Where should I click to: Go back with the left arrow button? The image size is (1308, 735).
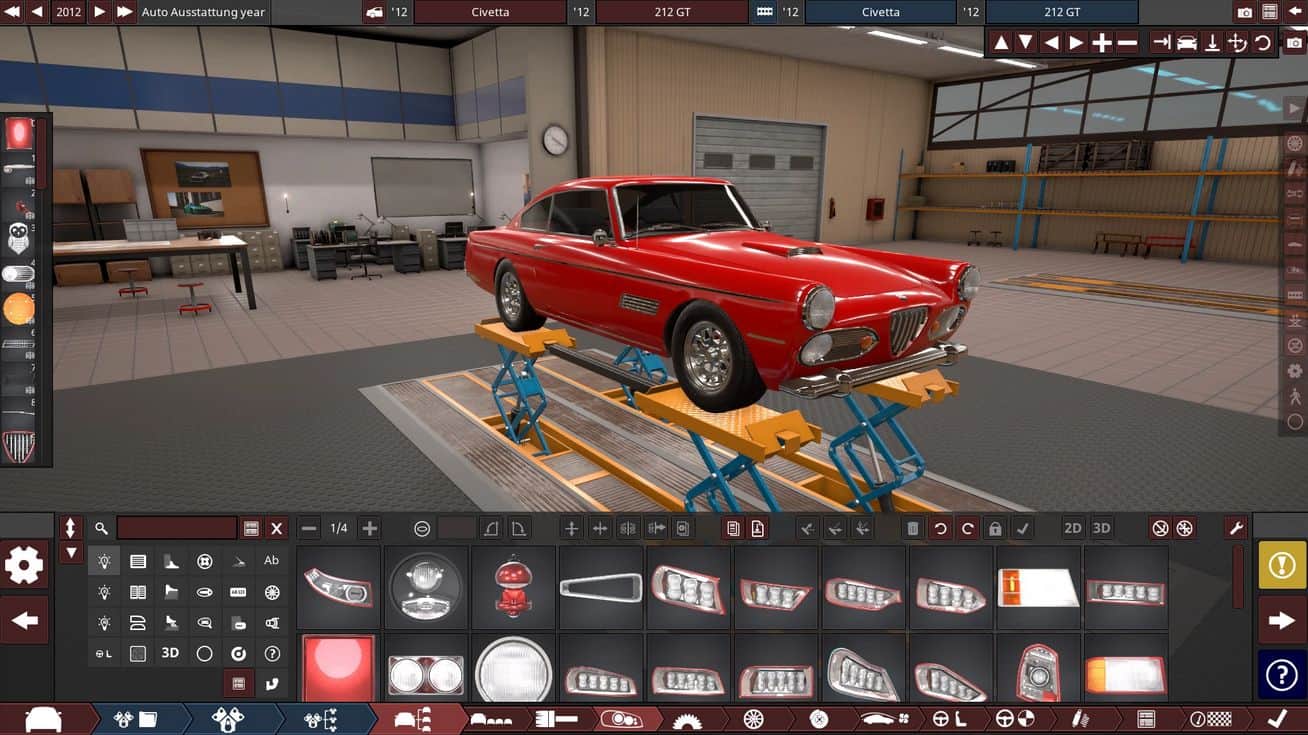pos(24,621)
